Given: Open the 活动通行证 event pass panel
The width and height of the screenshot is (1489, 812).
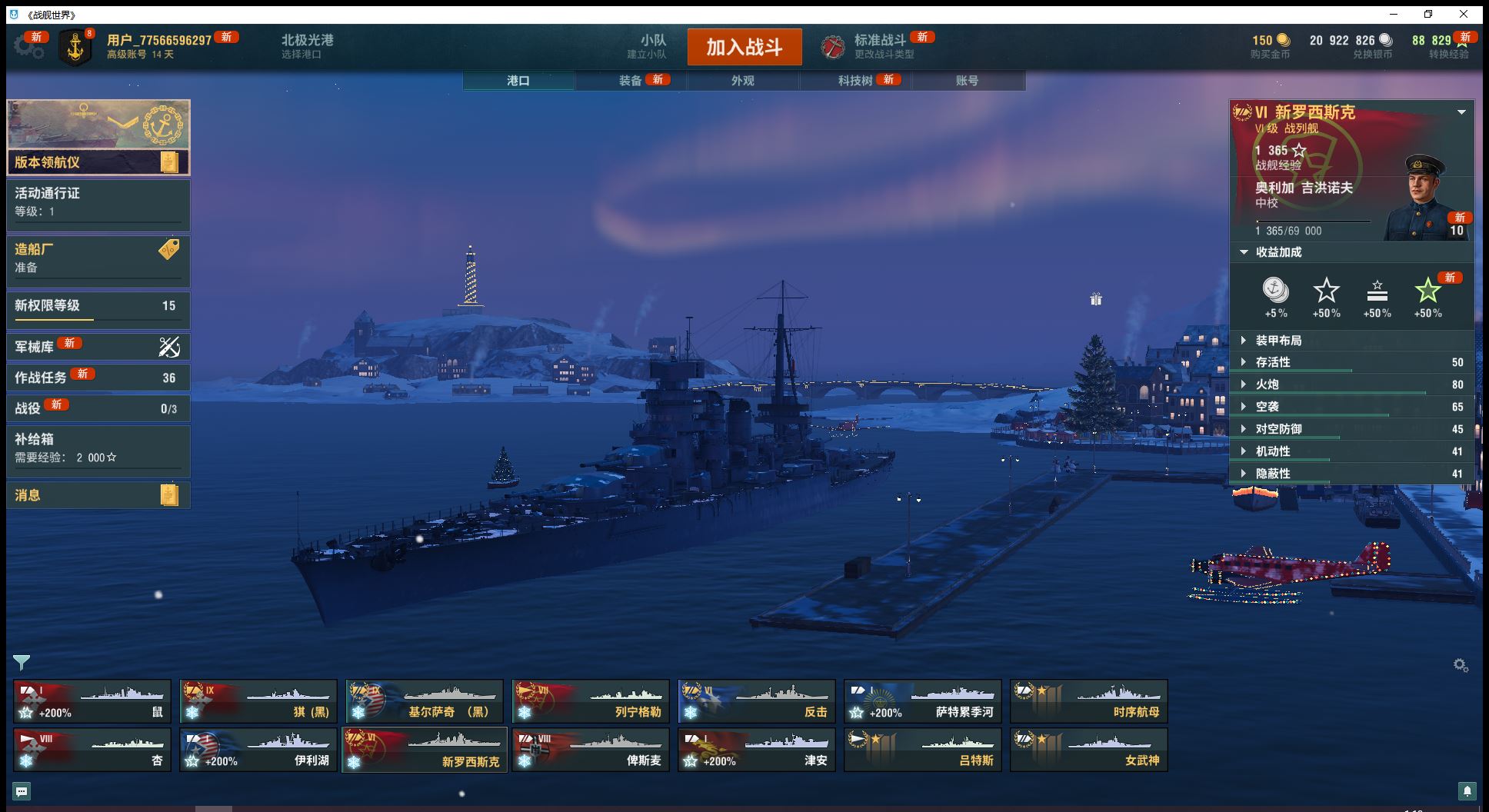Looking at the screenshot, I should click(98, 203).
